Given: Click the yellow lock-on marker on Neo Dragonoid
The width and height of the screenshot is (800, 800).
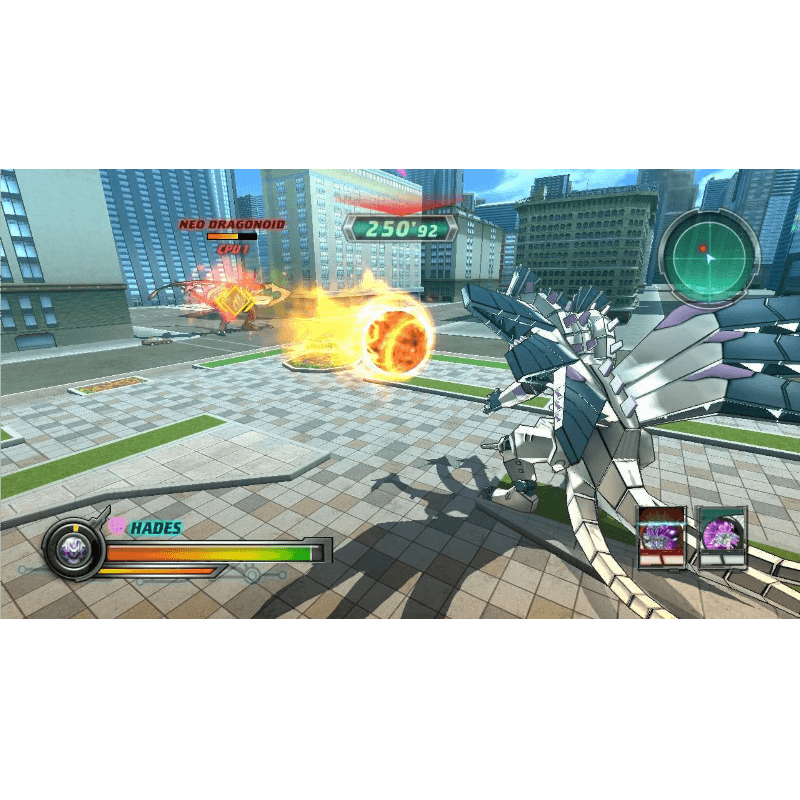Looking at the screenshot, I should point(235,299).
